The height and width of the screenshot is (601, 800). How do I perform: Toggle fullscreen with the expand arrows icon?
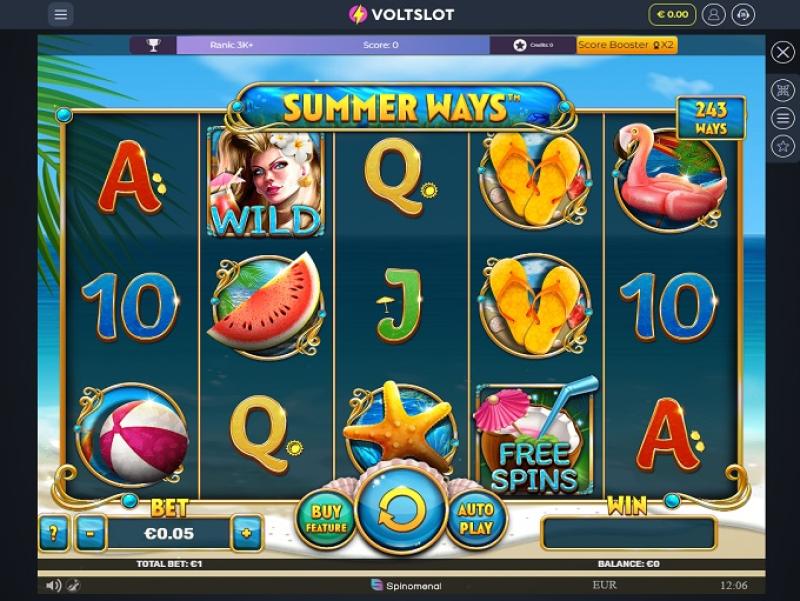coord(783,90)
